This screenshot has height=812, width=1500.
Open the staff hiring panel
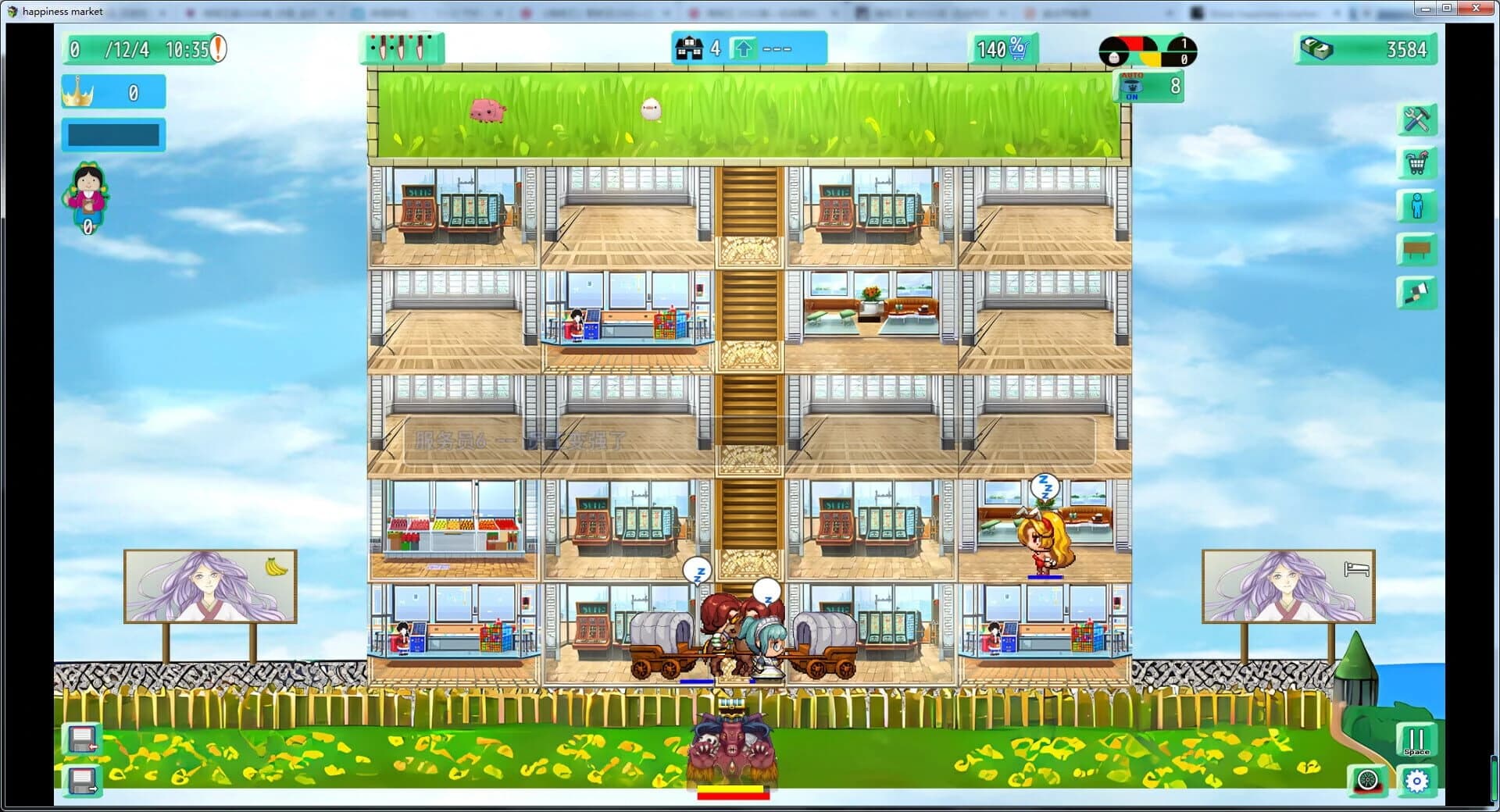1416,206
